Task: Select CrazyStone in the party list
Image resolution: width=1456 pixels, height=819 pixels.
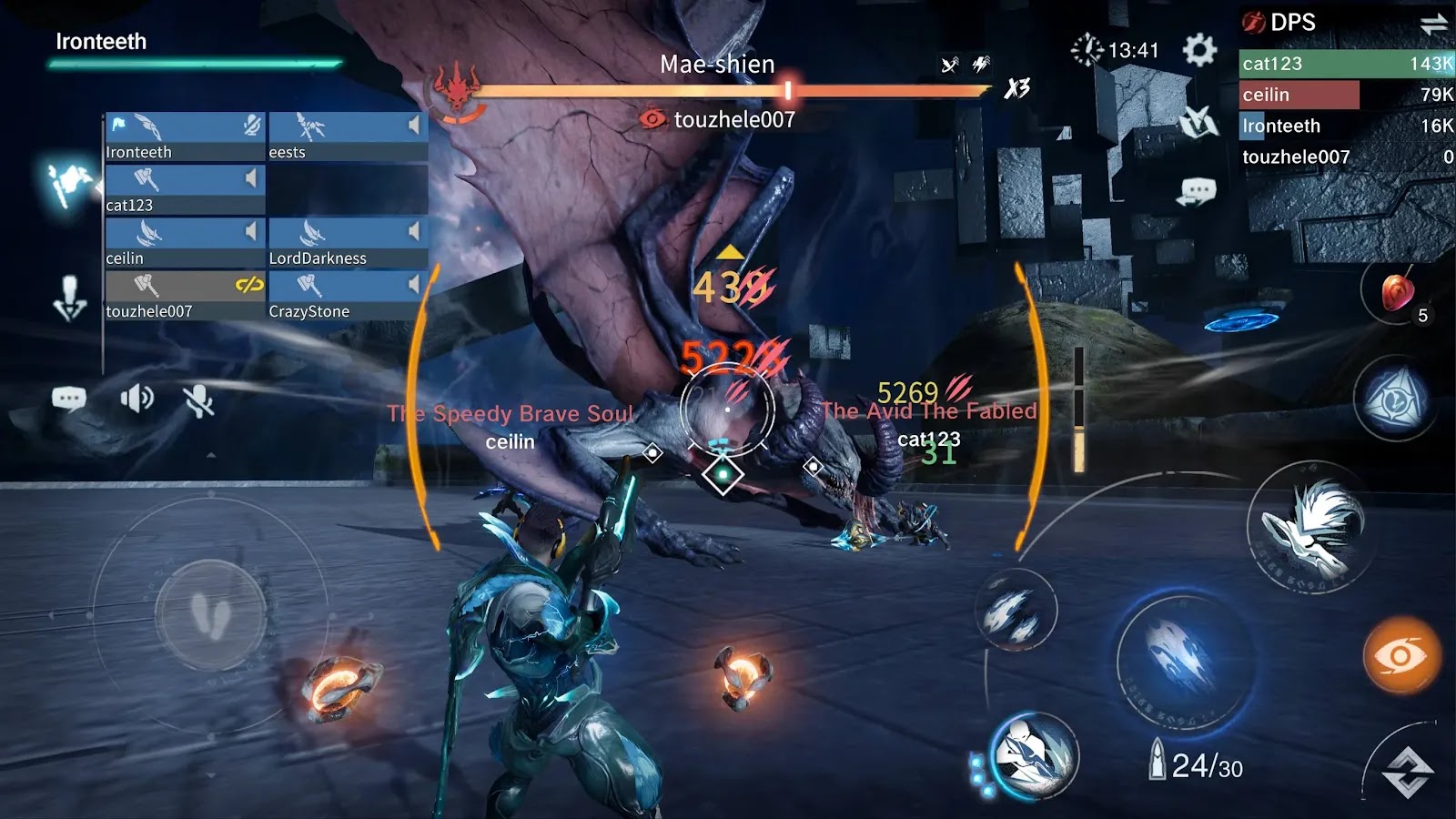Action: (348, 296)
